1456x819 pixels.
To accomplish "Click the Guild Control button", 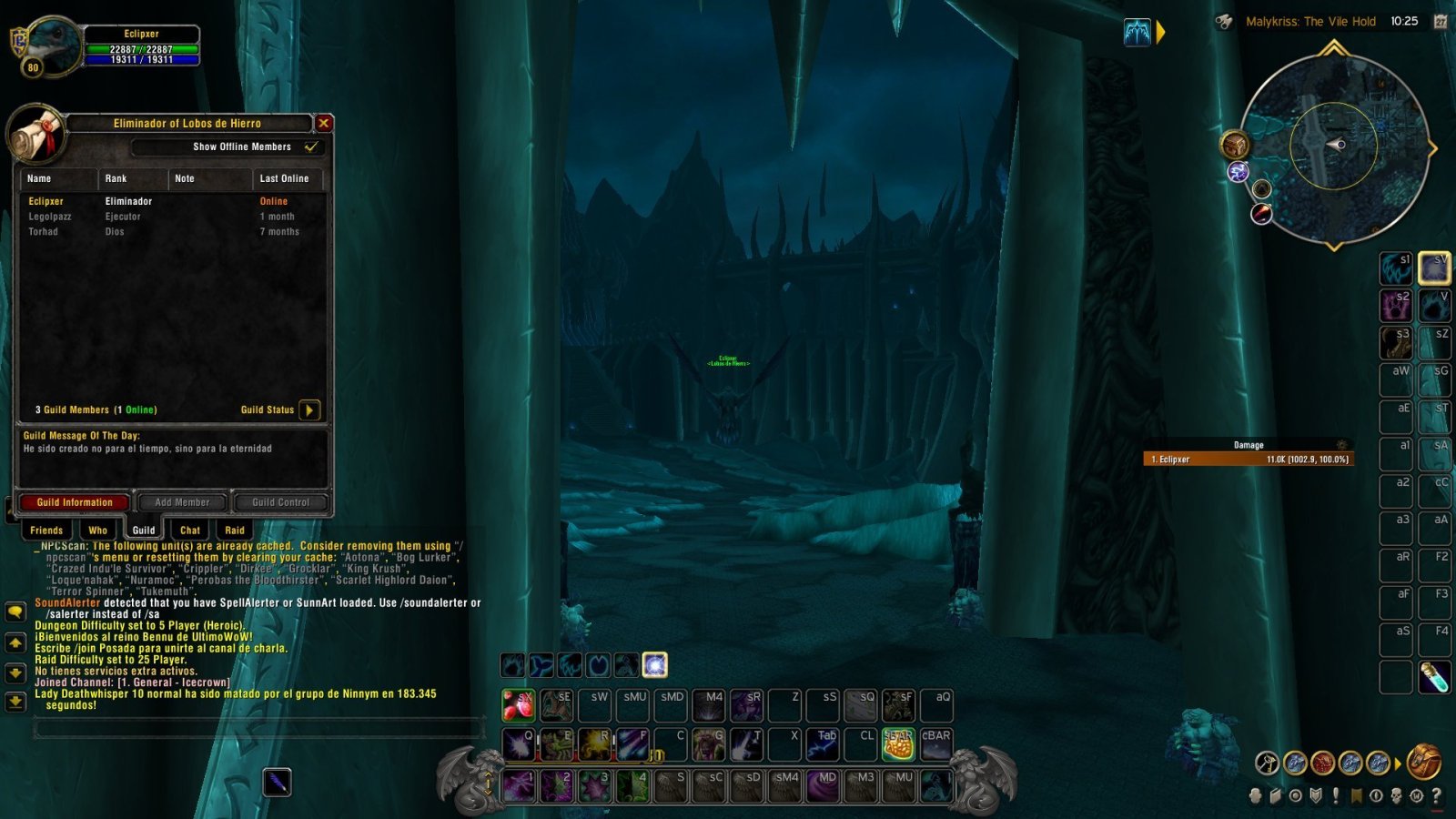I will pos(280,502).
